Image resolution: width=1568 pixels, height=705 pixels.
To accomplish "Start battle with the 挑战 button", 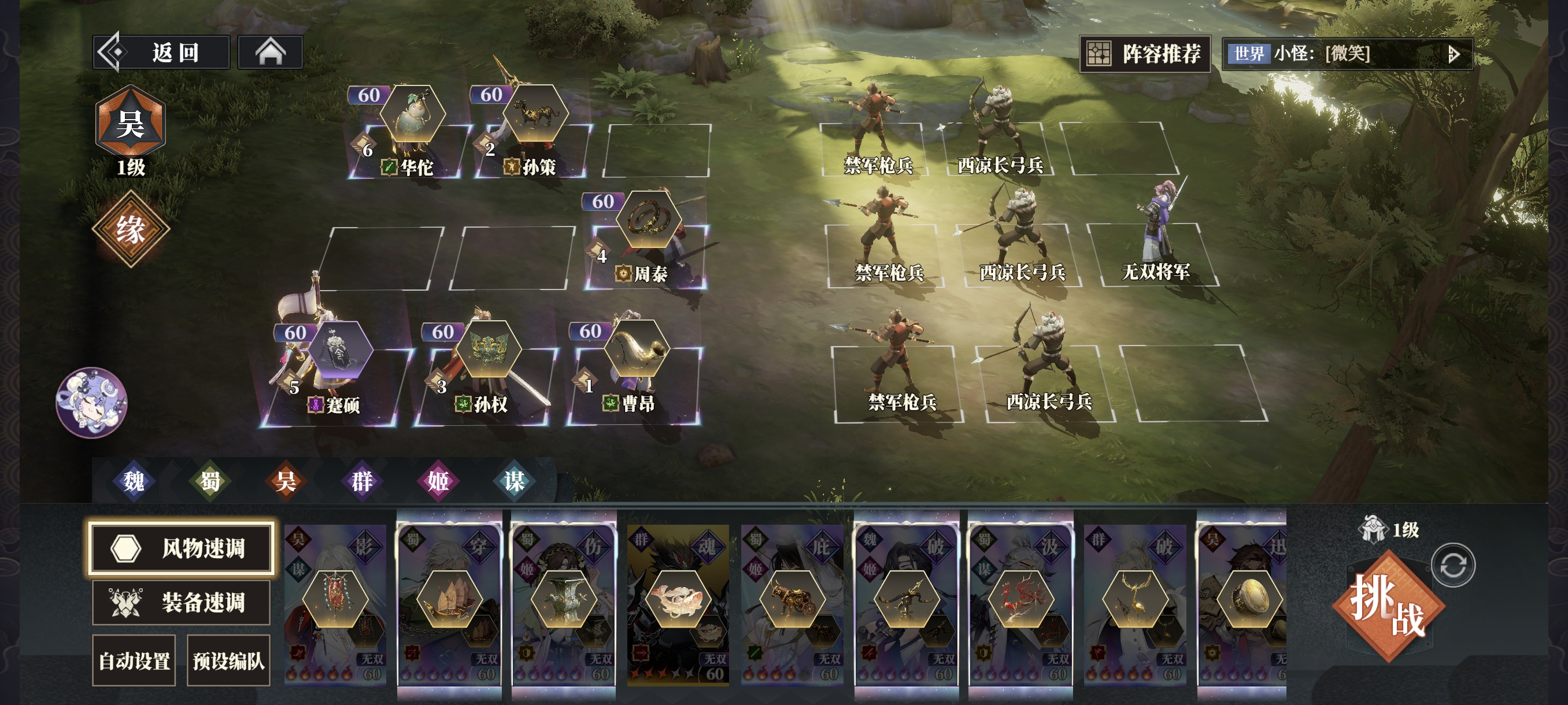I will click(1388, 606).
